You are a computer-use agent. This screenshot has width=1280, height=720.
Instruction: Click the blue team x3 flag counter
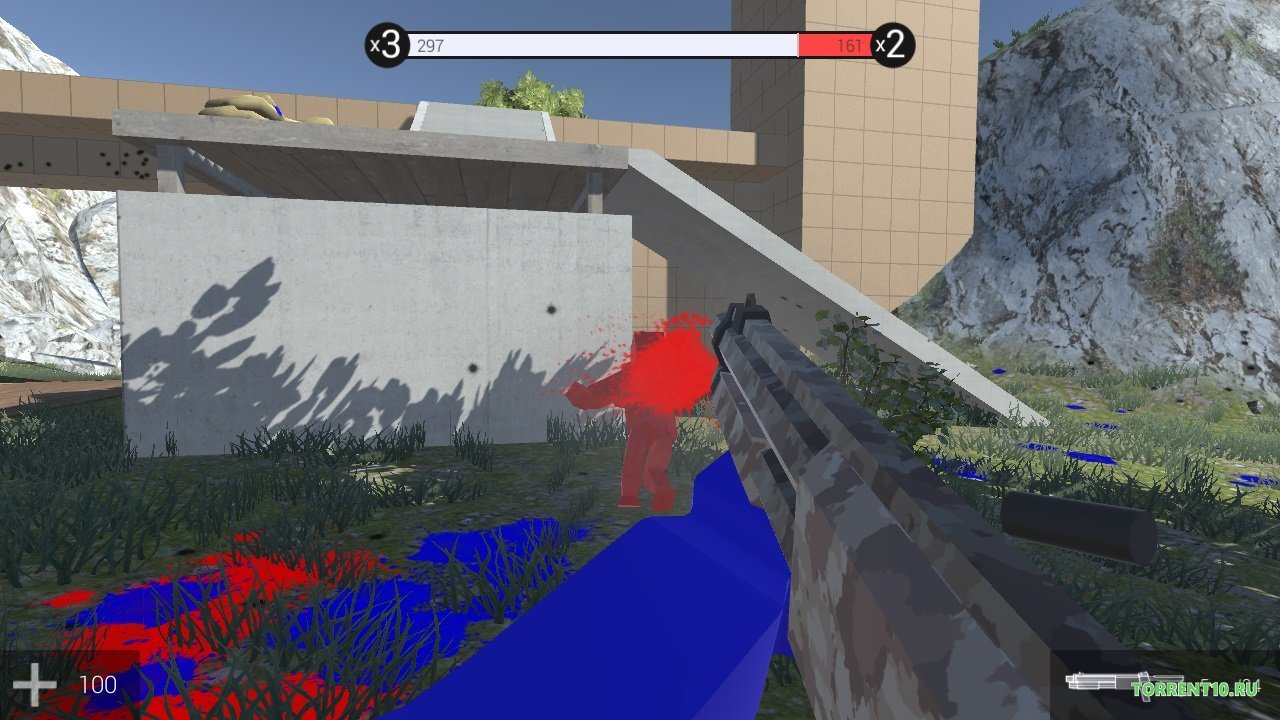click(x=387, y=44)
